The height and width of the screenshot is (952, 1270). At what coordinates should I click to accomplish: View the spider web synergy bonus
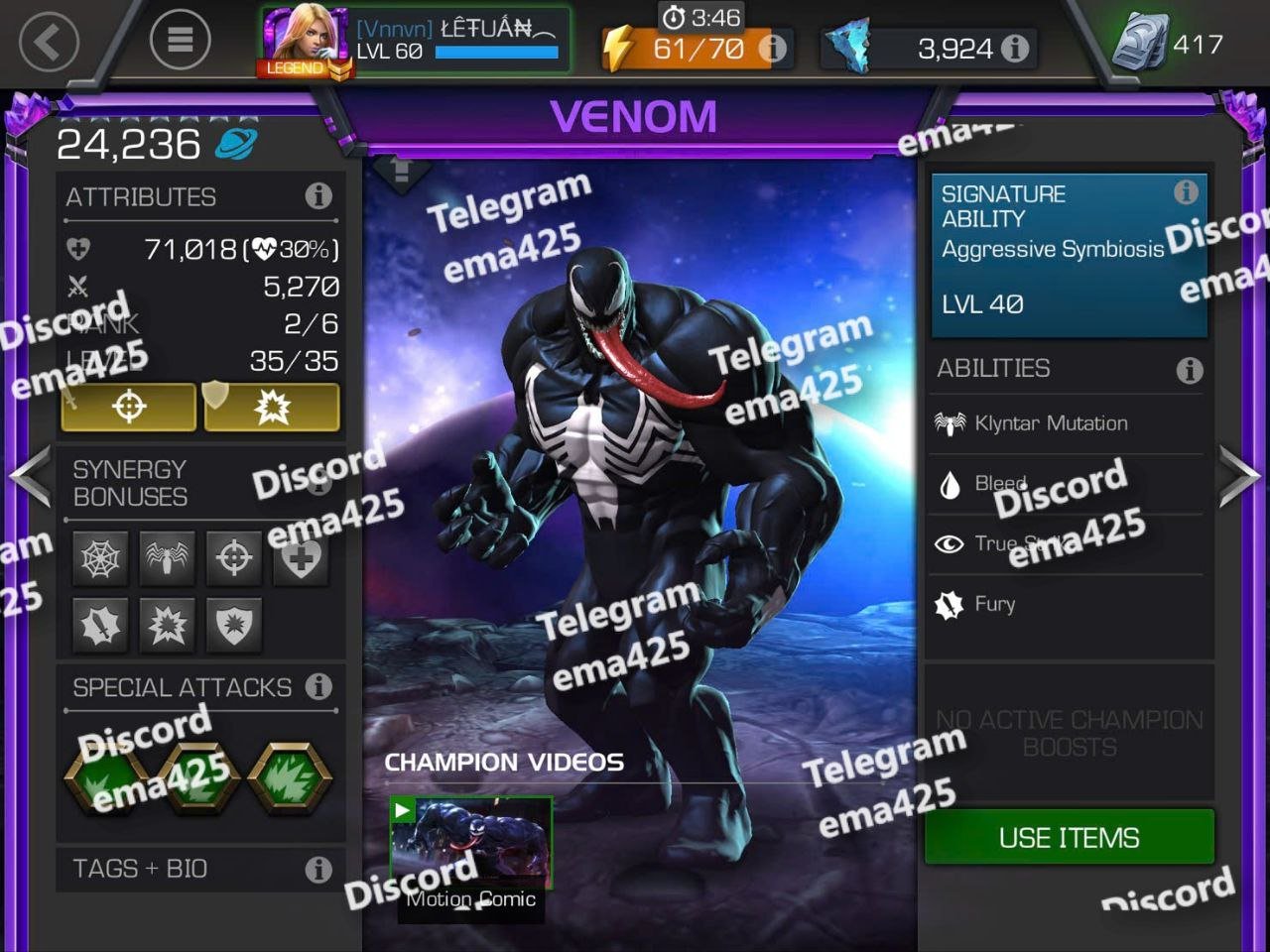(x=101, y=559)
